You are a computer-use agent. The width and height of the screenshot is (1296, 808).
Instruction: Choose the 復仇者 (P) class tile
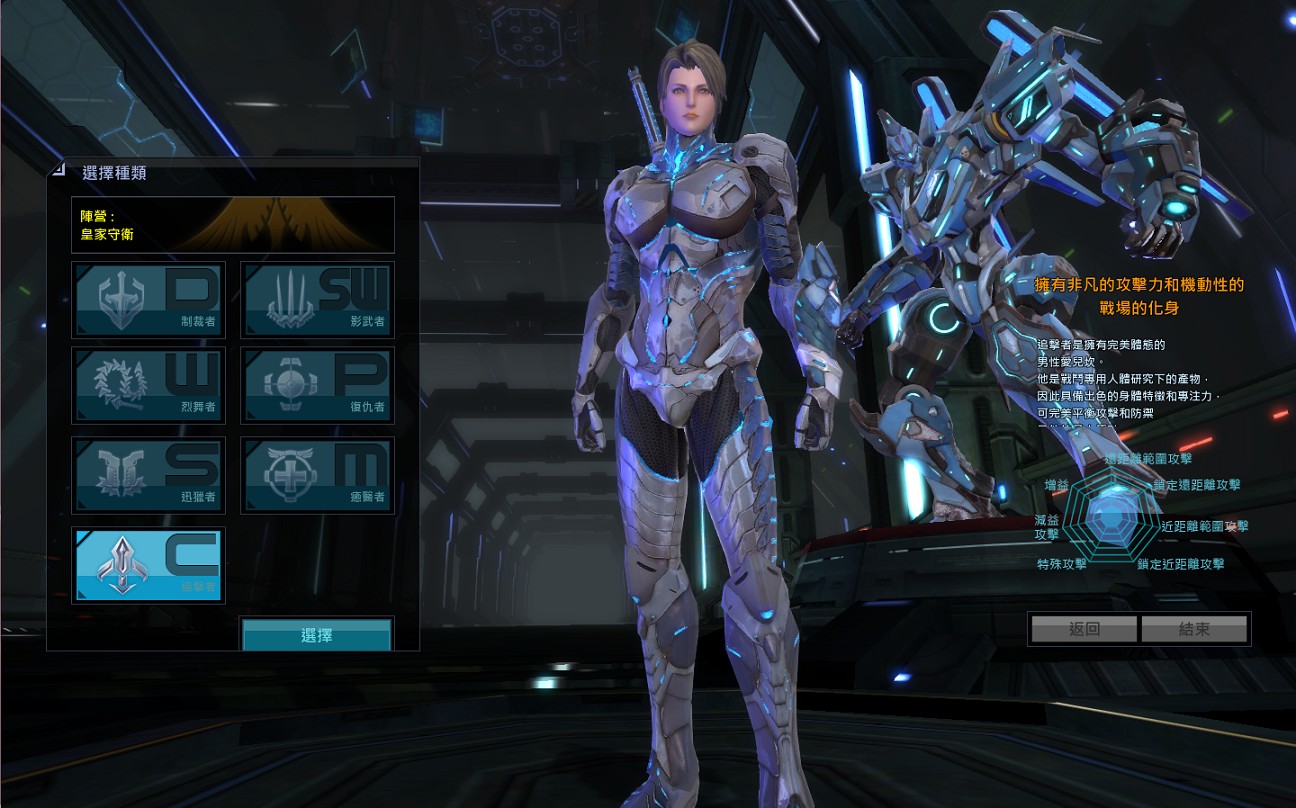click(x=317, y=385)
